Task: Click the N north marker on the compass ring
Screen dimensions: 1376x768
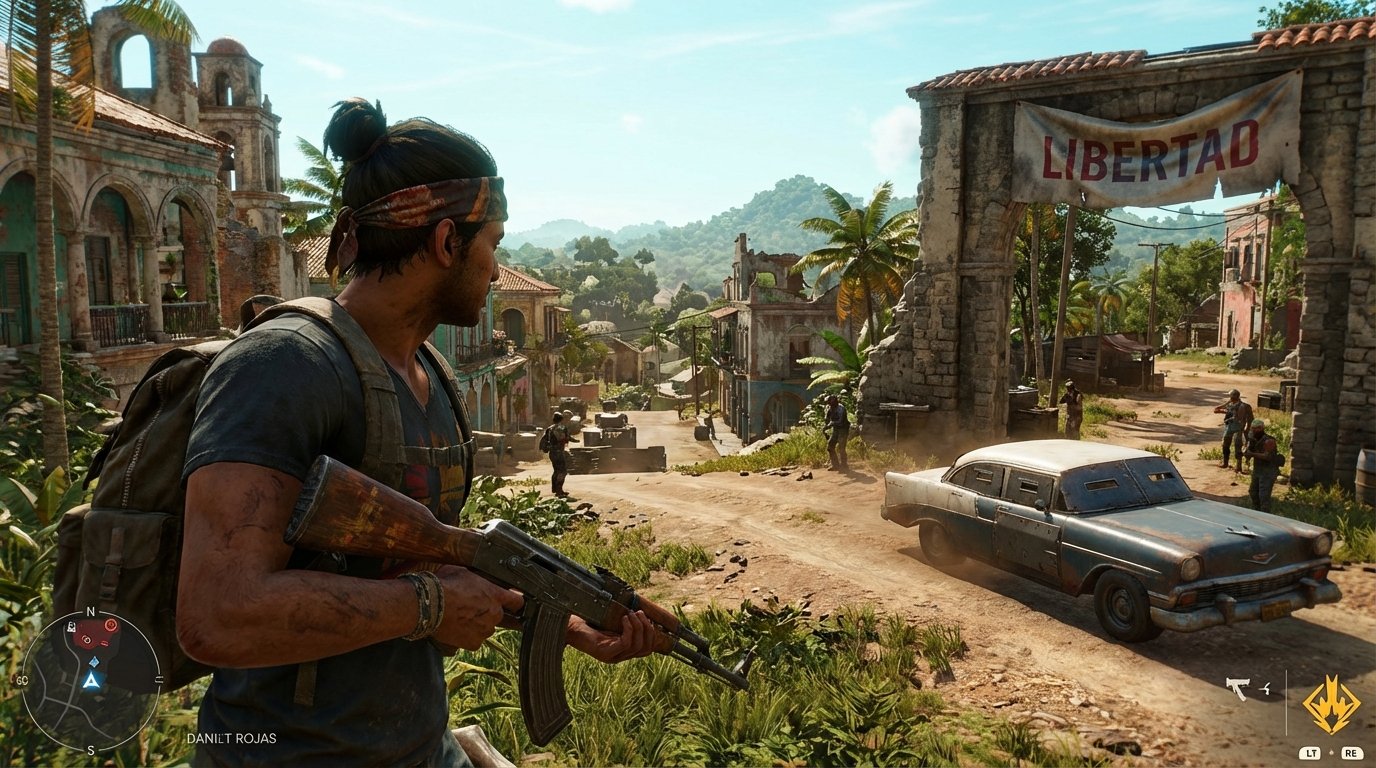Action: coord(90,611)
